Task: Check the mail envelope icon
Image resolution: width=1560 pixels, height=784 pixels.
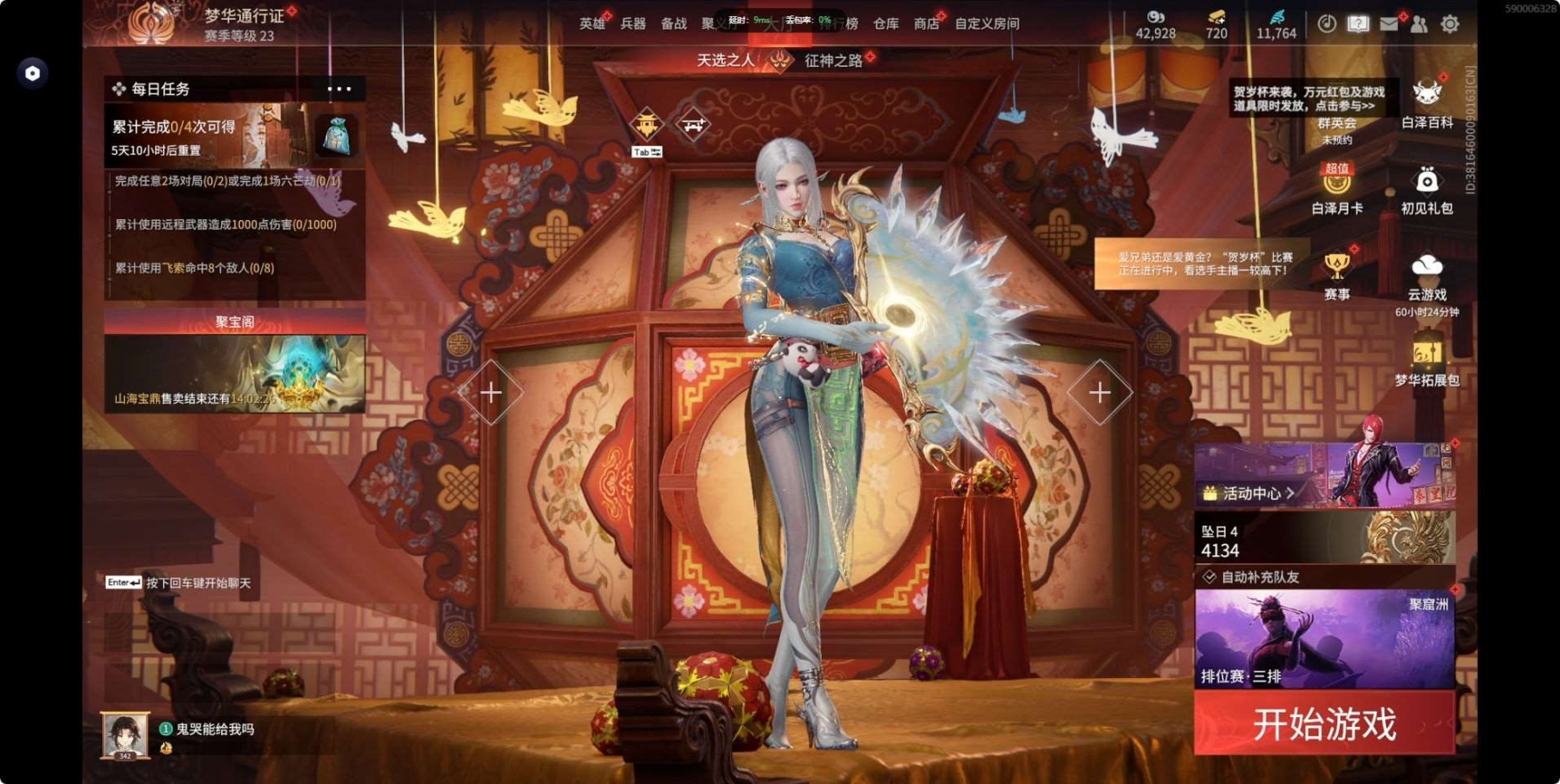Action: 1389,24
